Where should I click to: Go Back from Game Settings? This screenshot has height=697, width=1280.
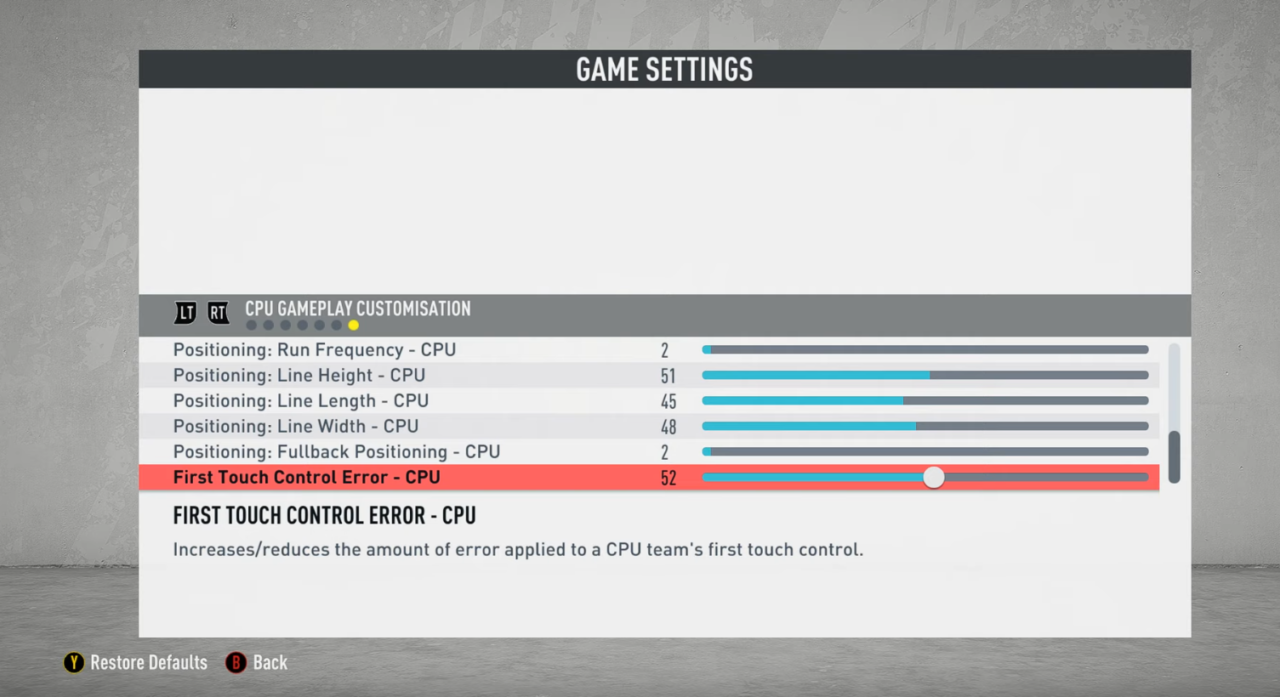click(x=257, y=663)
